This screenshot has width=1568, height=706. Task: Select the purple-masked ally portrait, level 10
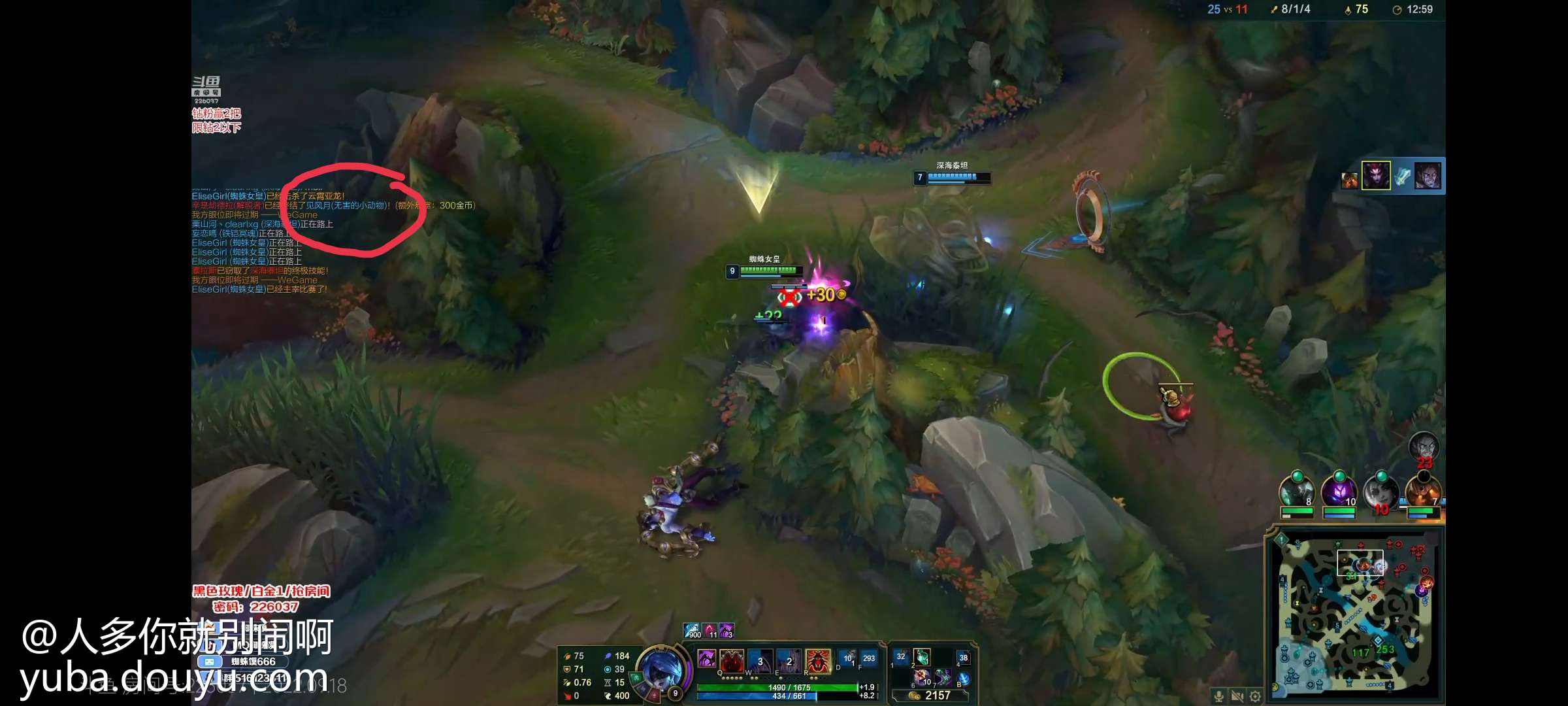(1339, 490)
